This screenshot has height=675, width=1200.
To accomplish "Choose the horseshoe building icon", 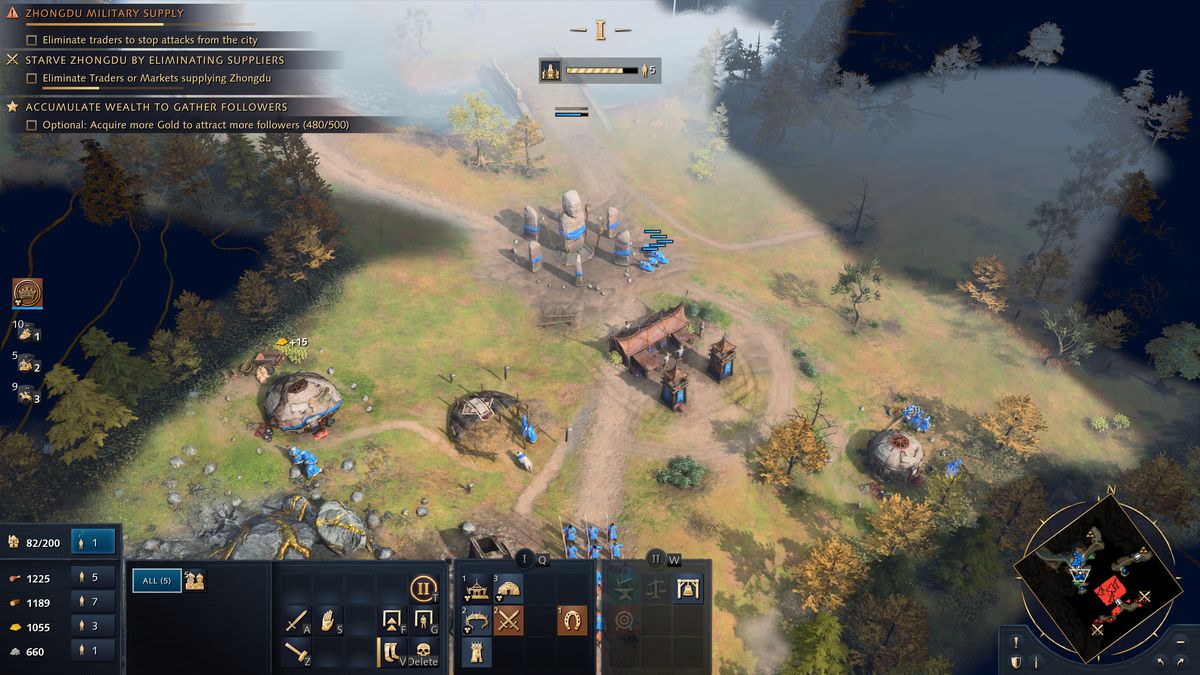I will 572,621.
